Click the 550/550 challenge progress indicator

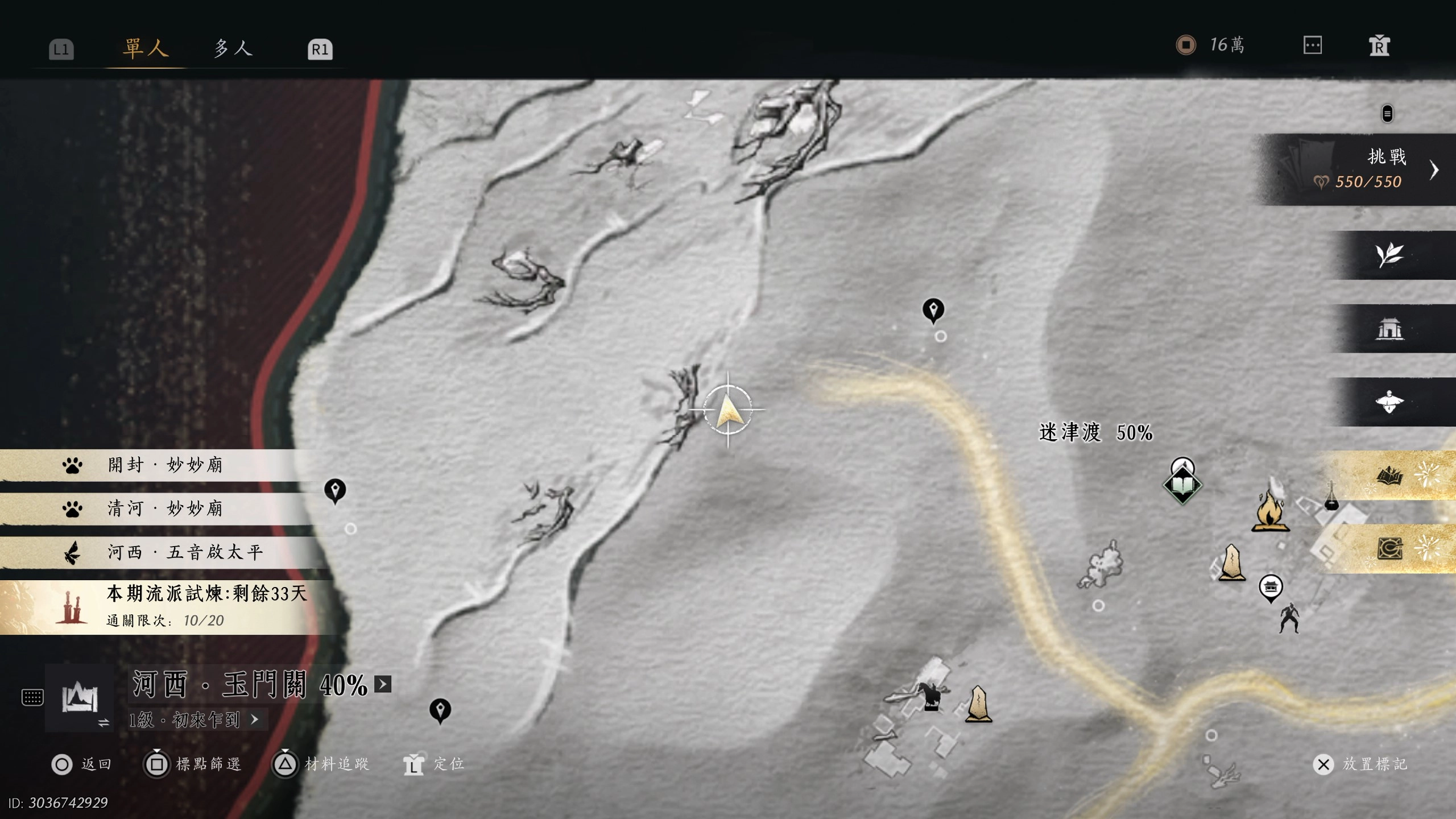(1368, 183)
